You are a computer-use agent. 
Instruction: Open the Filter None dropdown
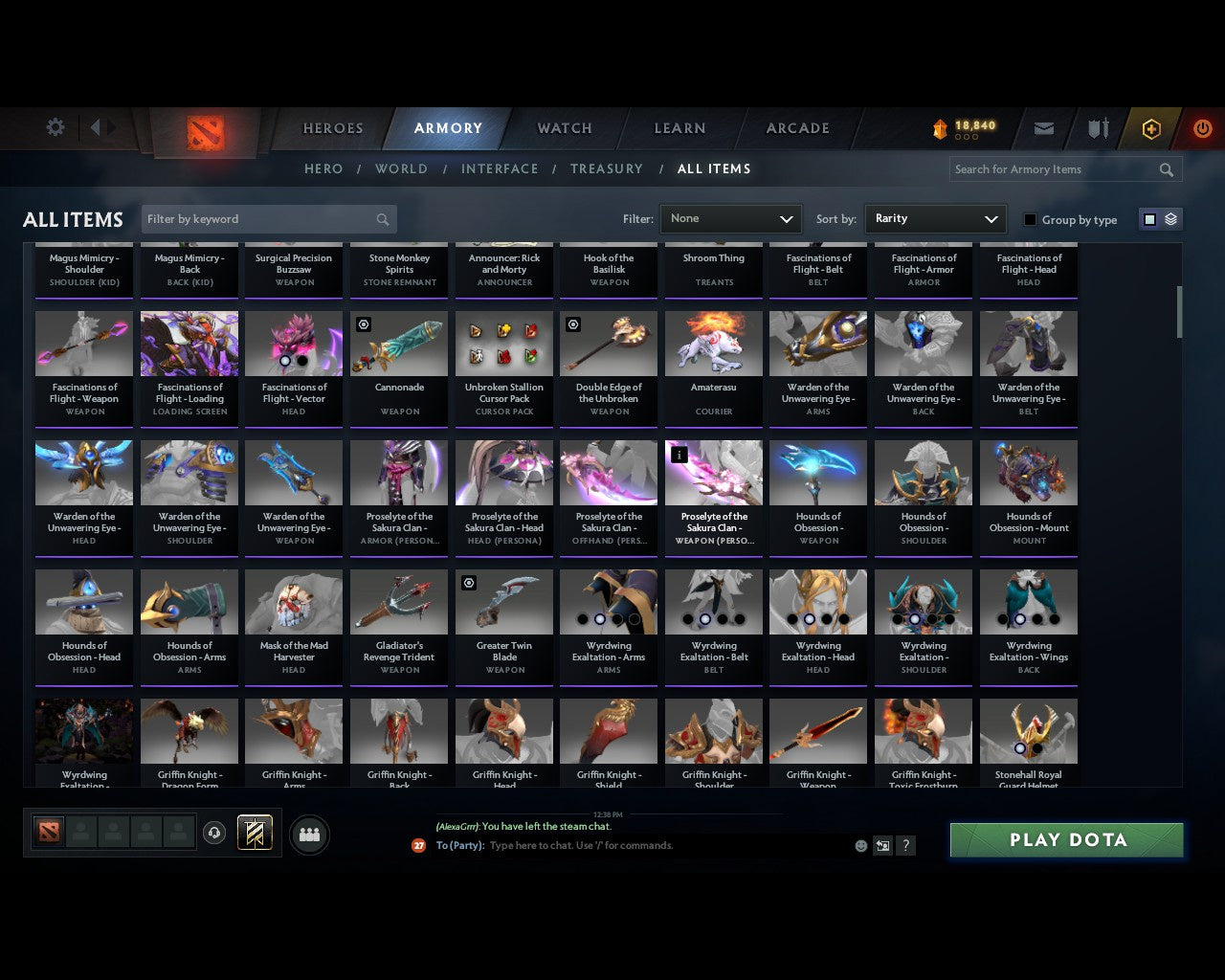[730, 218]
